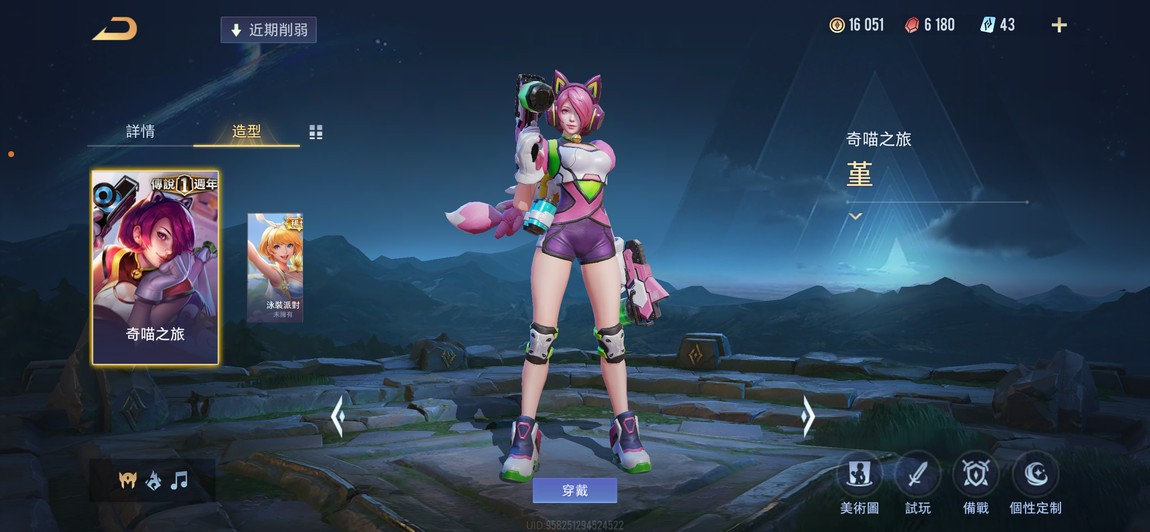The image size is (1150, 532).
Task: Click the music note icon
Action: pos(179,481)
